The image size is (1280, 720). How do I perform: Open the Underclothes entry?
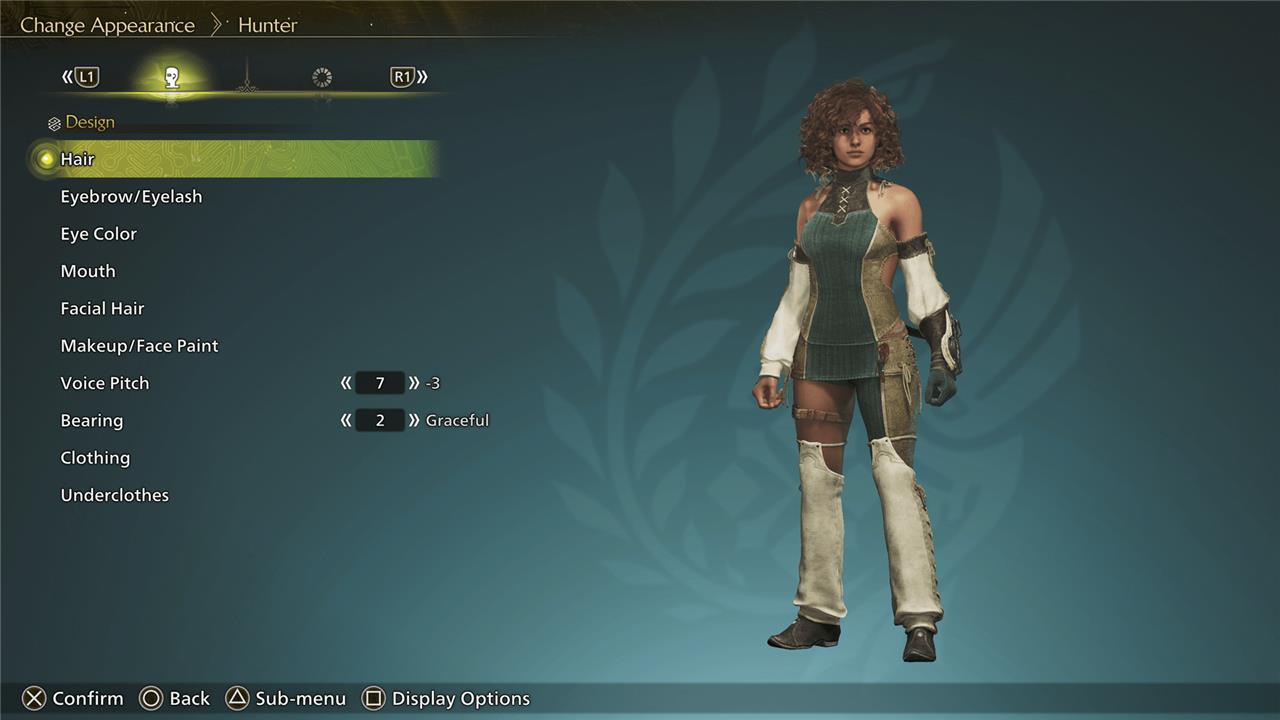pyautogui.click(x=114, y=495)
